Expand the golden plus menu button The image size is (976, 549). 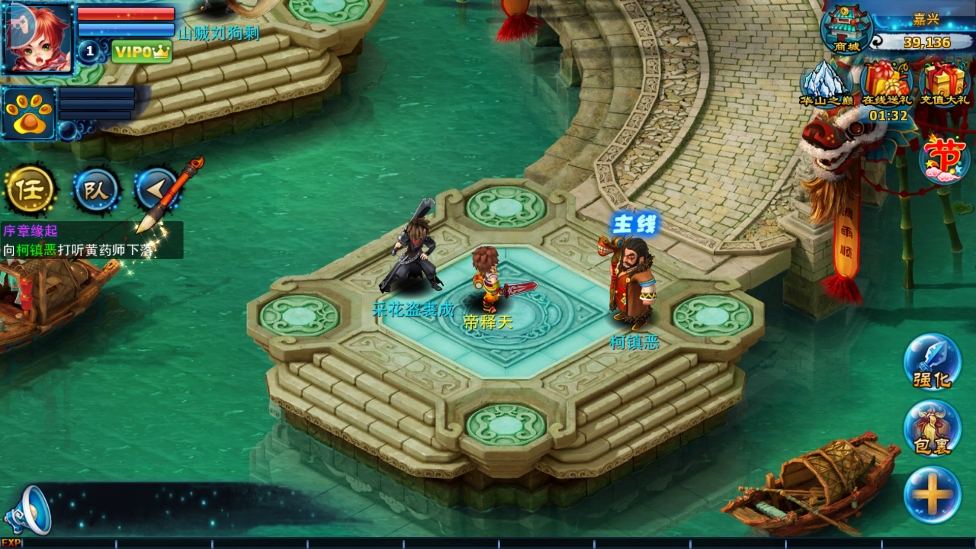[x=932, y=494]
